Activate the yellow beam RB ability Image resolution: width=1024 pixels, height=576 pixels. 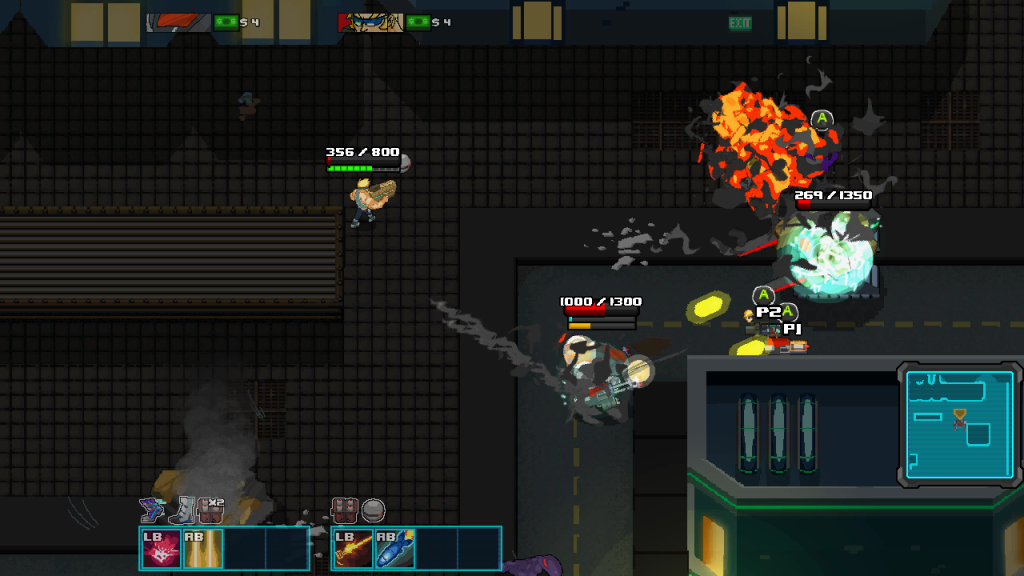click(x=203, y=549)
